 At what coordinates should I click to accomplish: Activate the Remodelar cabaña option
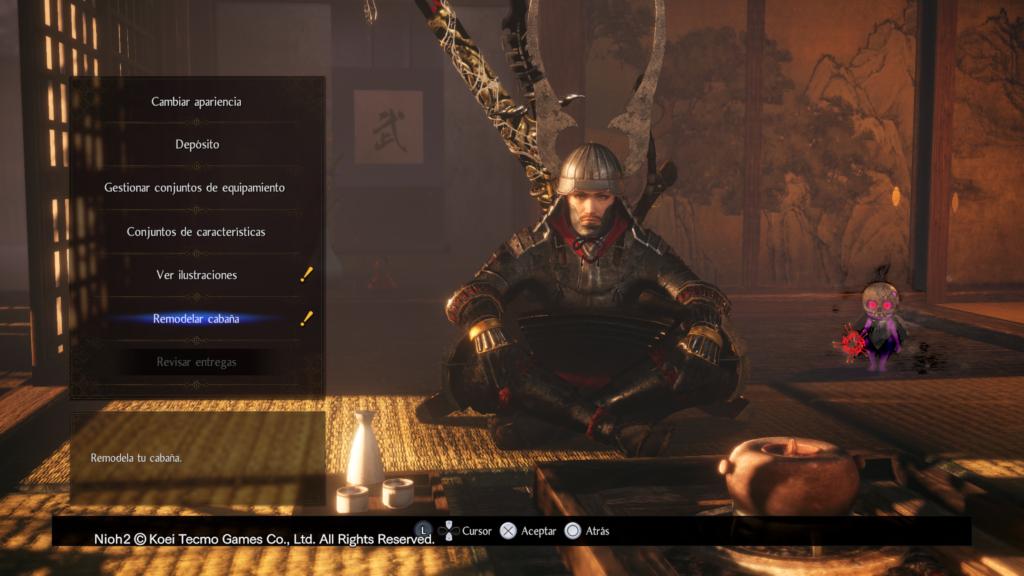196,319
